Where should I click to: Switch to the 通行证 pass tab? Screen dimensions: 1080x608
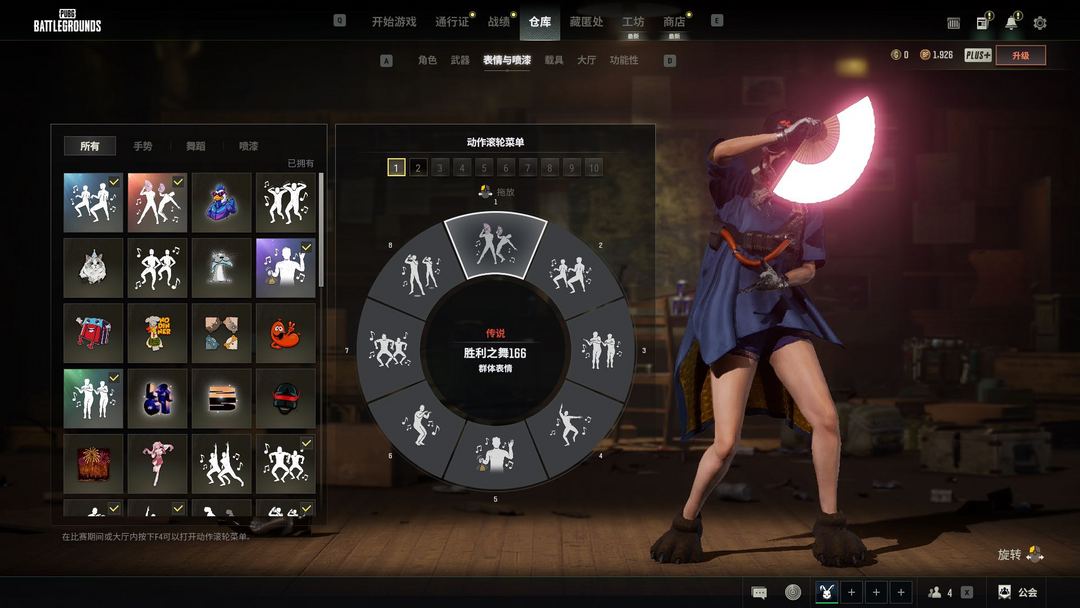pos(452,21)
